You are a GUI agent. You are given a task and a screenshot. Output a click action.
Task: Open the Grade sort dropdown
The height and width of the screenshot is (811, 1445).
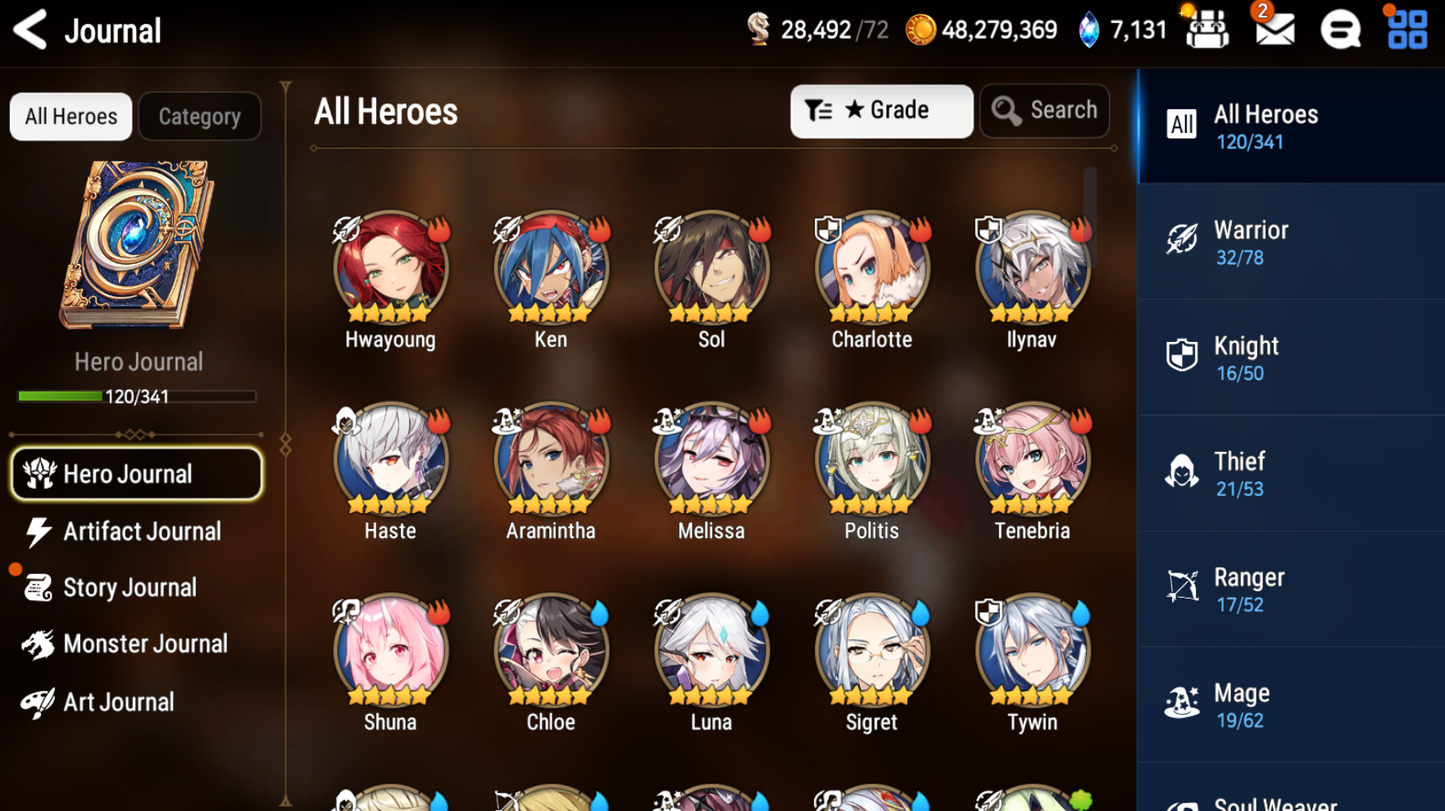click(880, 111)
